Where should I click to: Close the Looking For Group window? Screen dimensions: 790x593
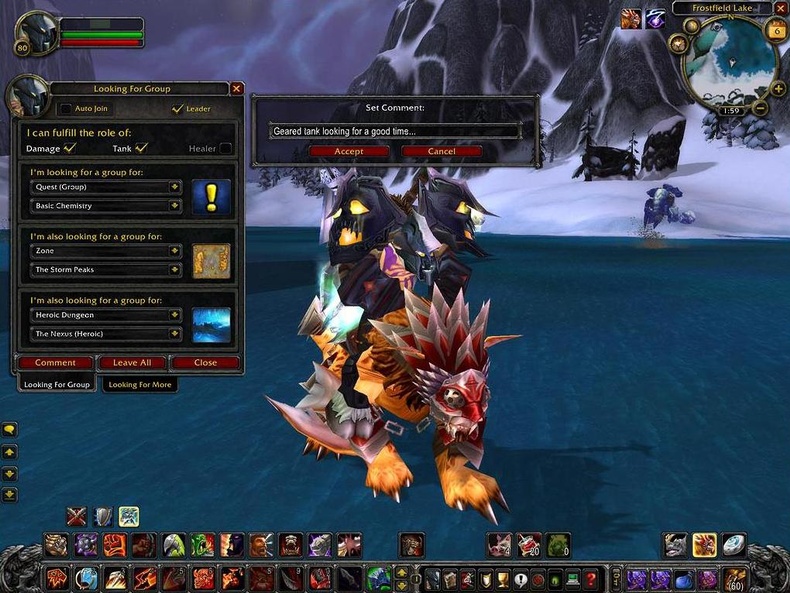[x=237, y=88]
